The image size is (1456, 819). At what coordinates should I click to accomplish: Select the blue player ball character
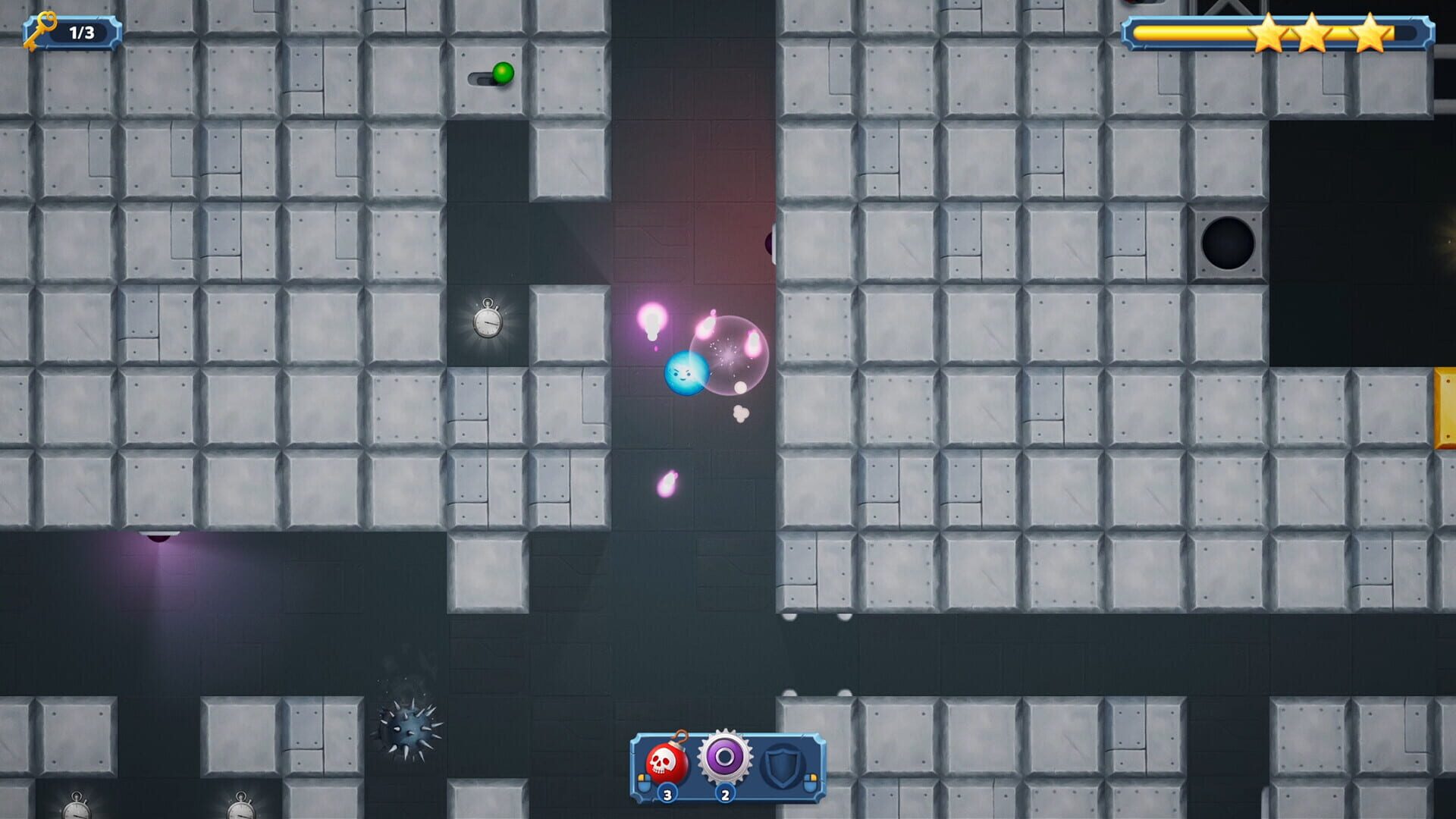686,373
